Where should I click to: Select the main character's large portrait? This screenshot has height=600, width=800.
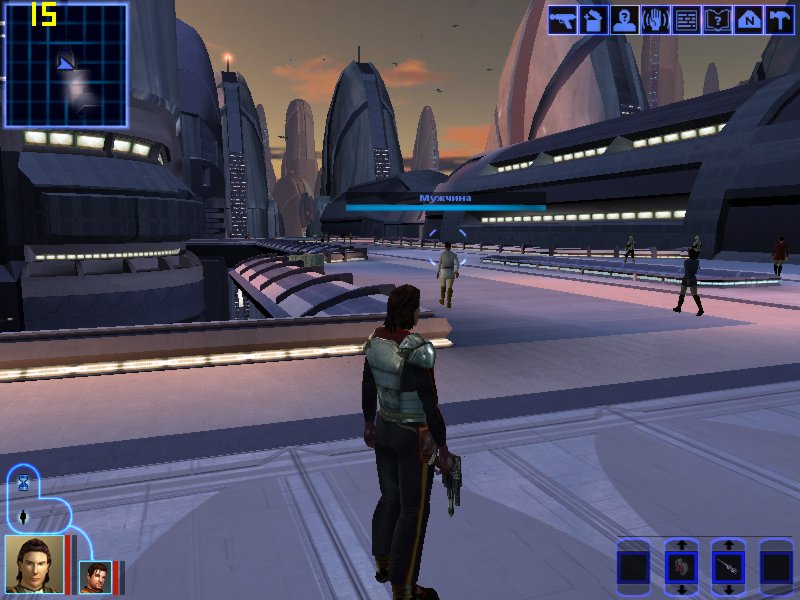[33, 564]
